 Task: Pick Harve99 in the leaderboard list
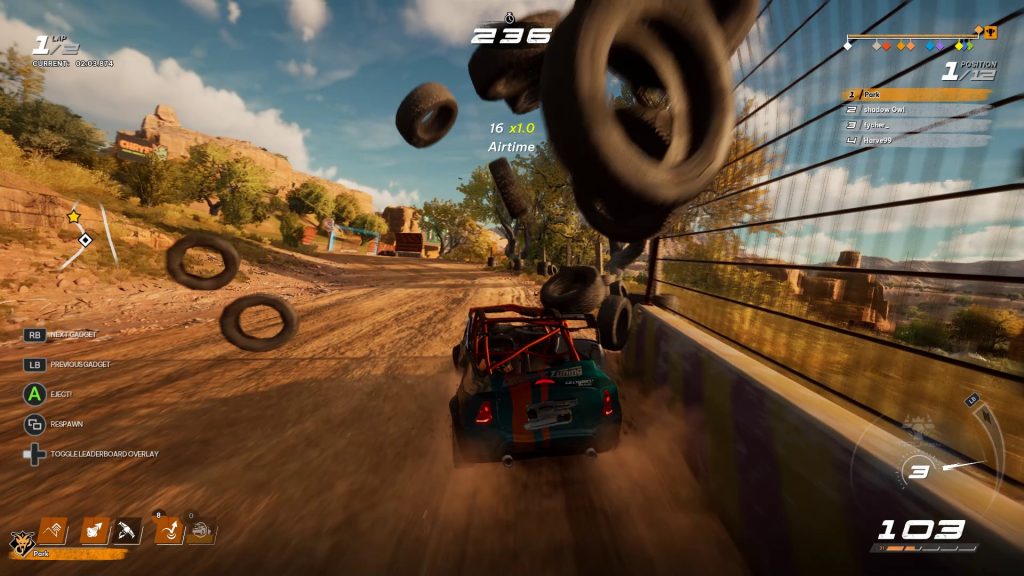(916, 140)
